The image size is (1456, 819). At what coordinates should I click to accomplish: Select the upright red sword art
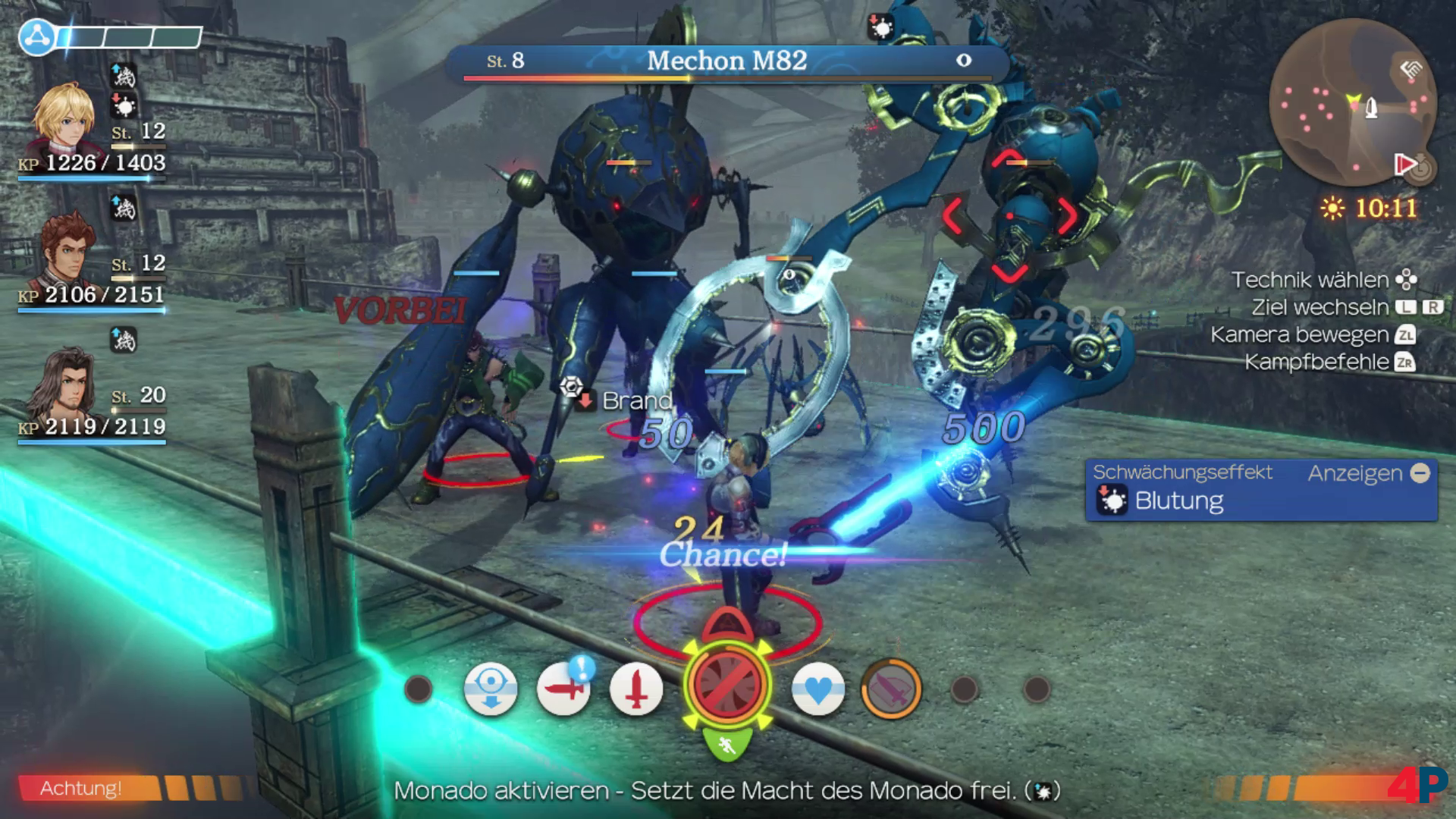635,689
